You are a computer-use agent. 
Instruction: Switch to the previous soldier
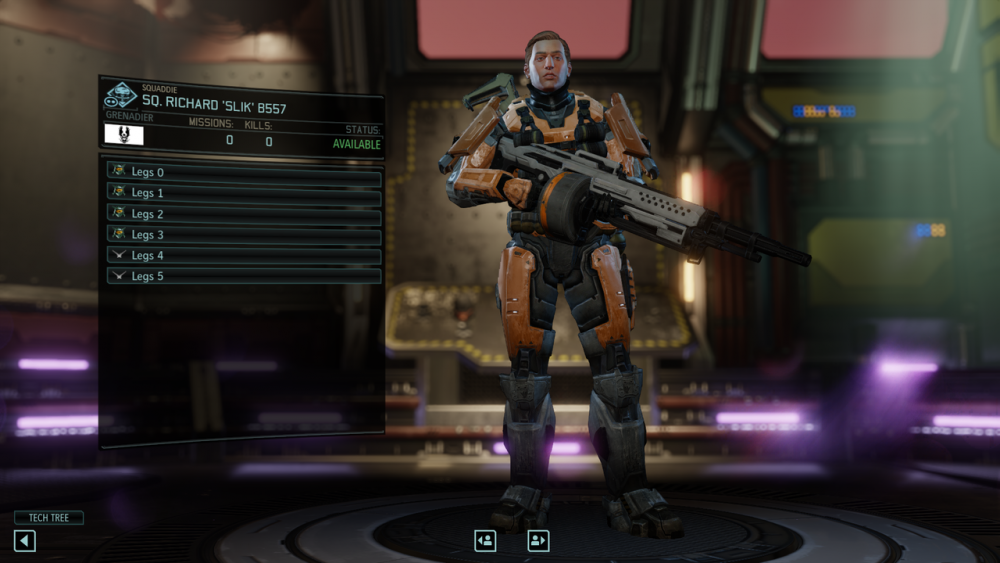485,541
